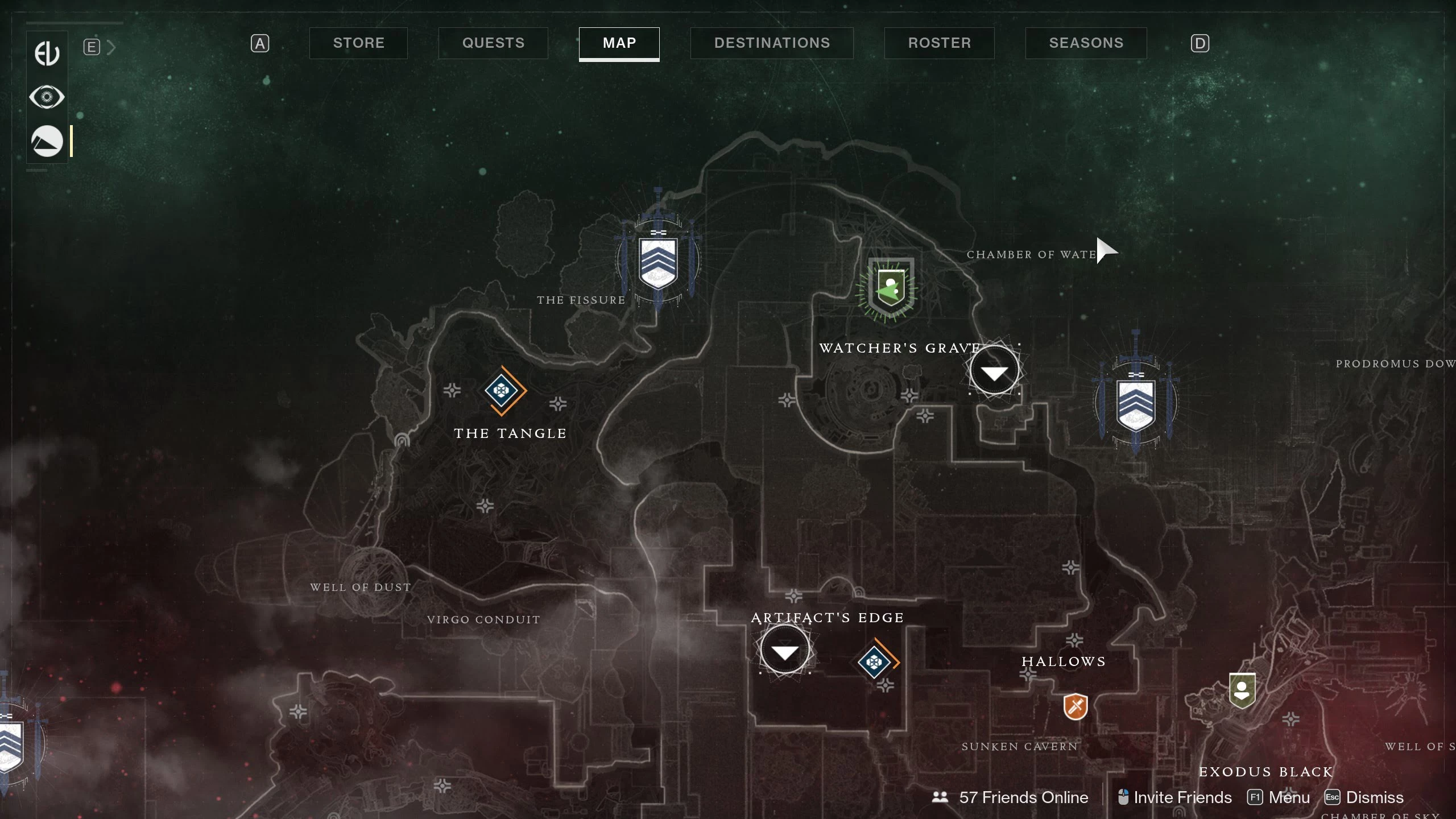Select the Artifact's Edge public event diamond

[874, 662]
